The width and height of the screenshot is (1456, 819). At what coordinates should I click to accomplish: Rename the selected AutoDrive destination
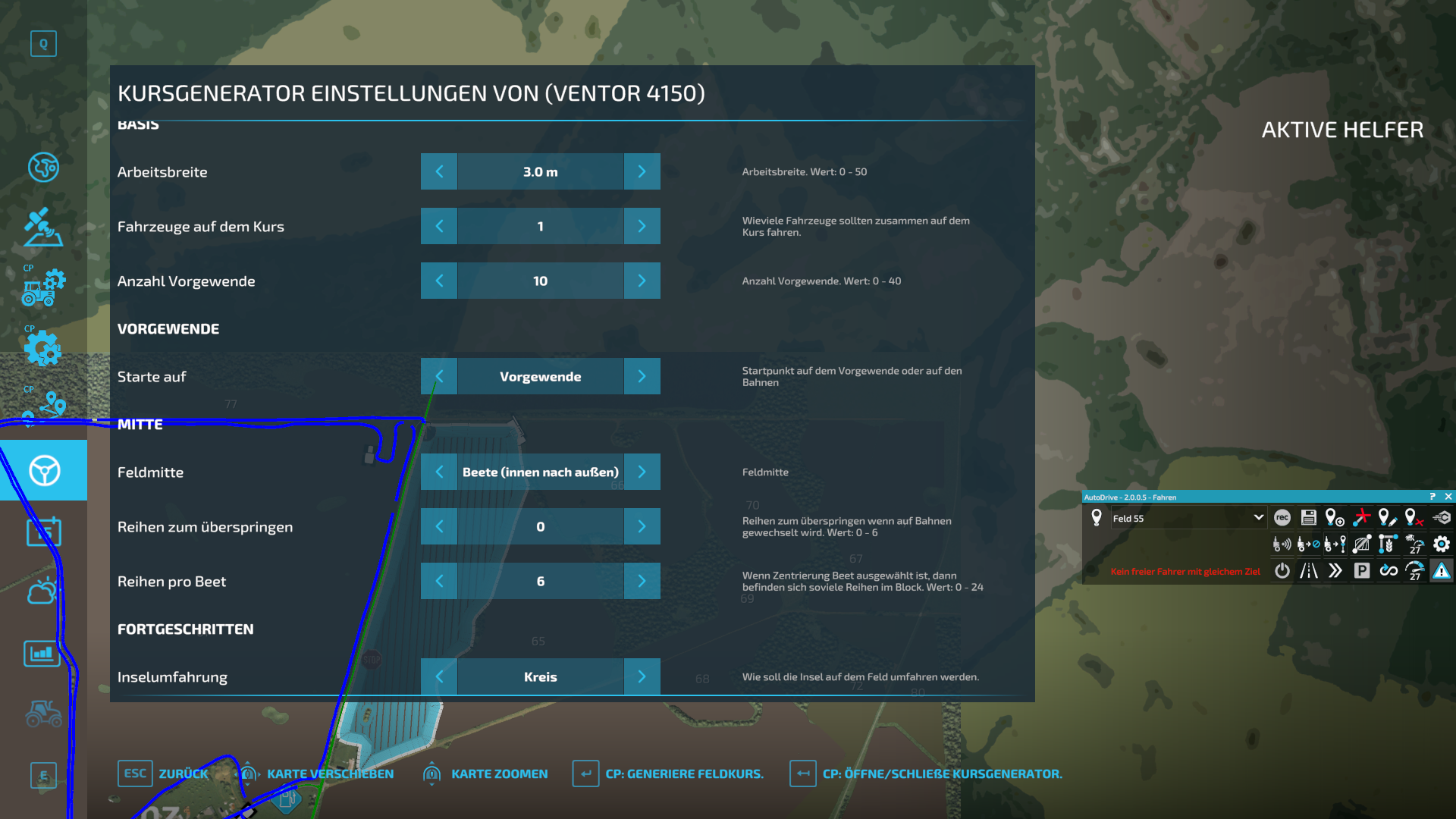pos(1388,518)
